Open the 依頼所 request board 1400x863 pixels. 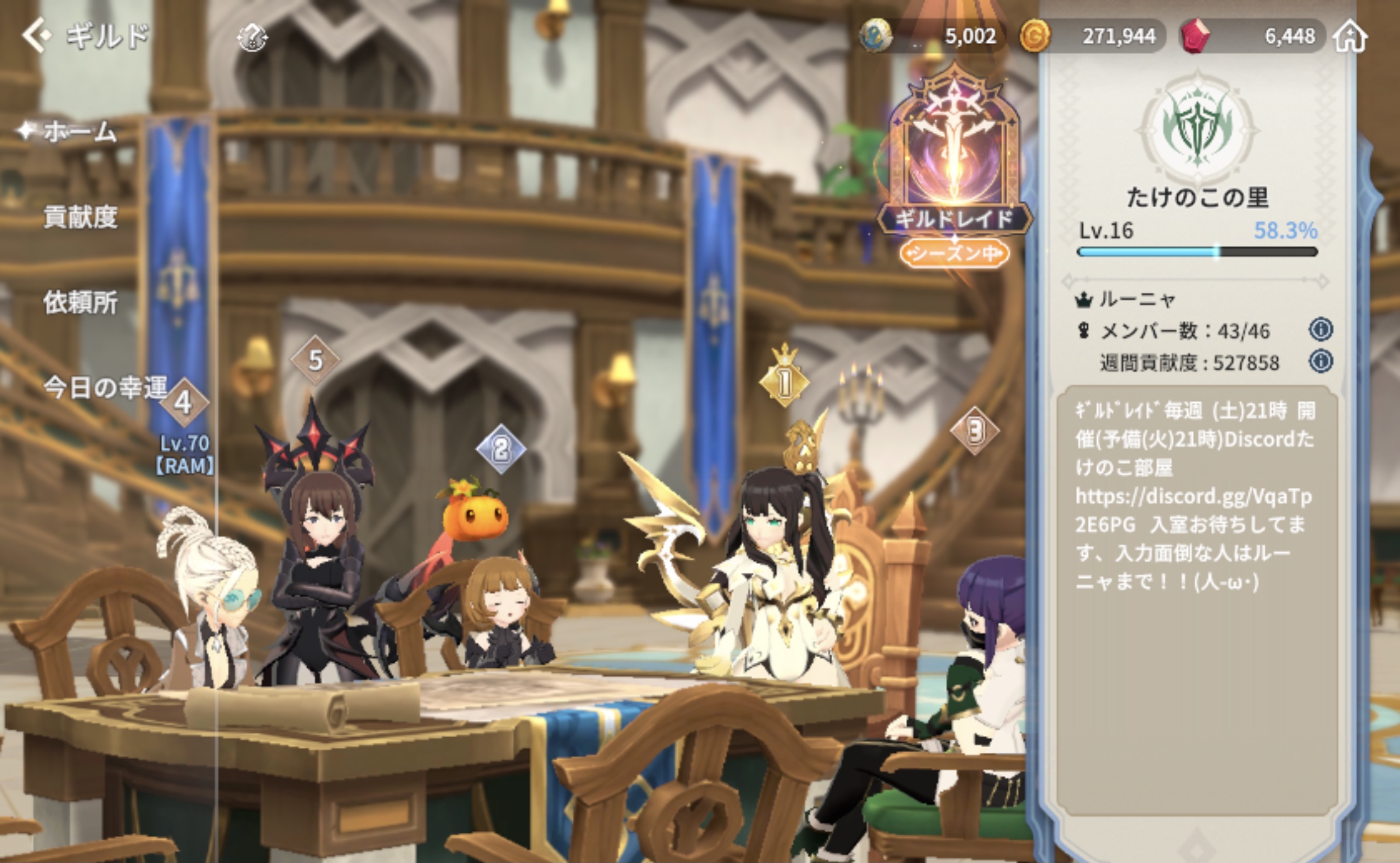[x=80, y=303]
